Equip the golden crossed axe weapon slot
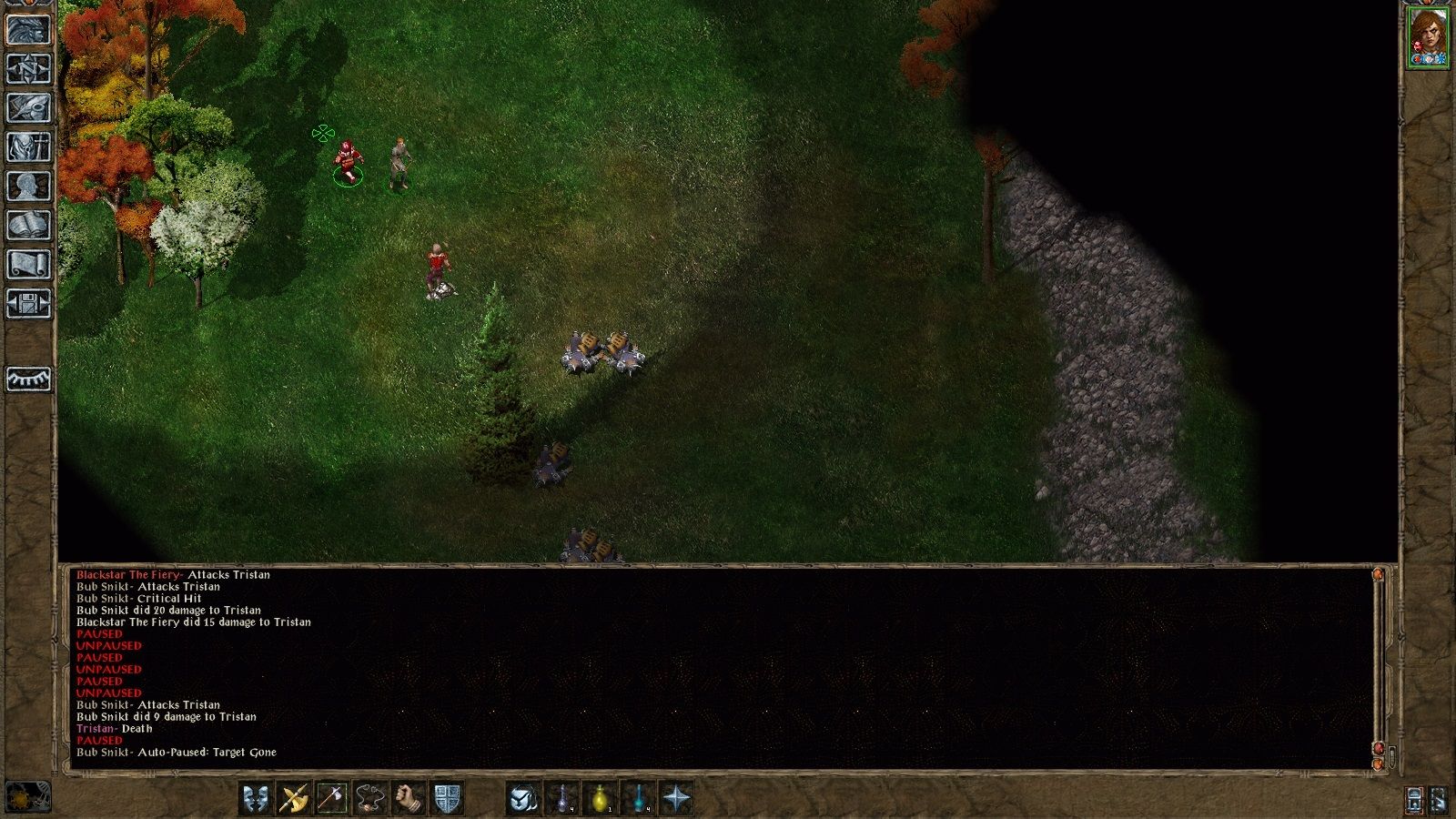Screen dimensions: 1456x819 (x=294, y=799)
